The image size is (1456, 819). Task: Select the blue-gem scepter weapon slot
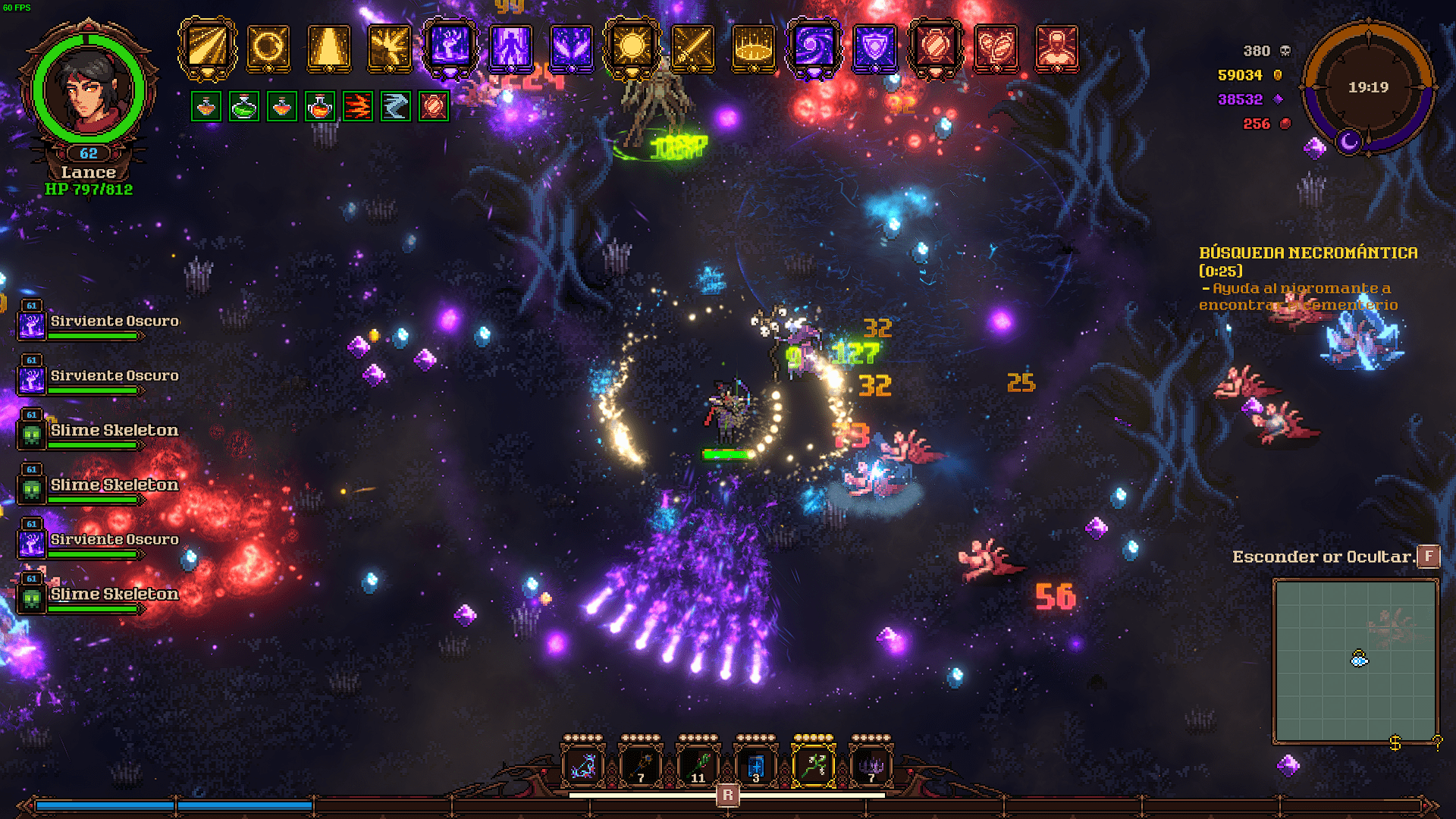click(641, 766)
